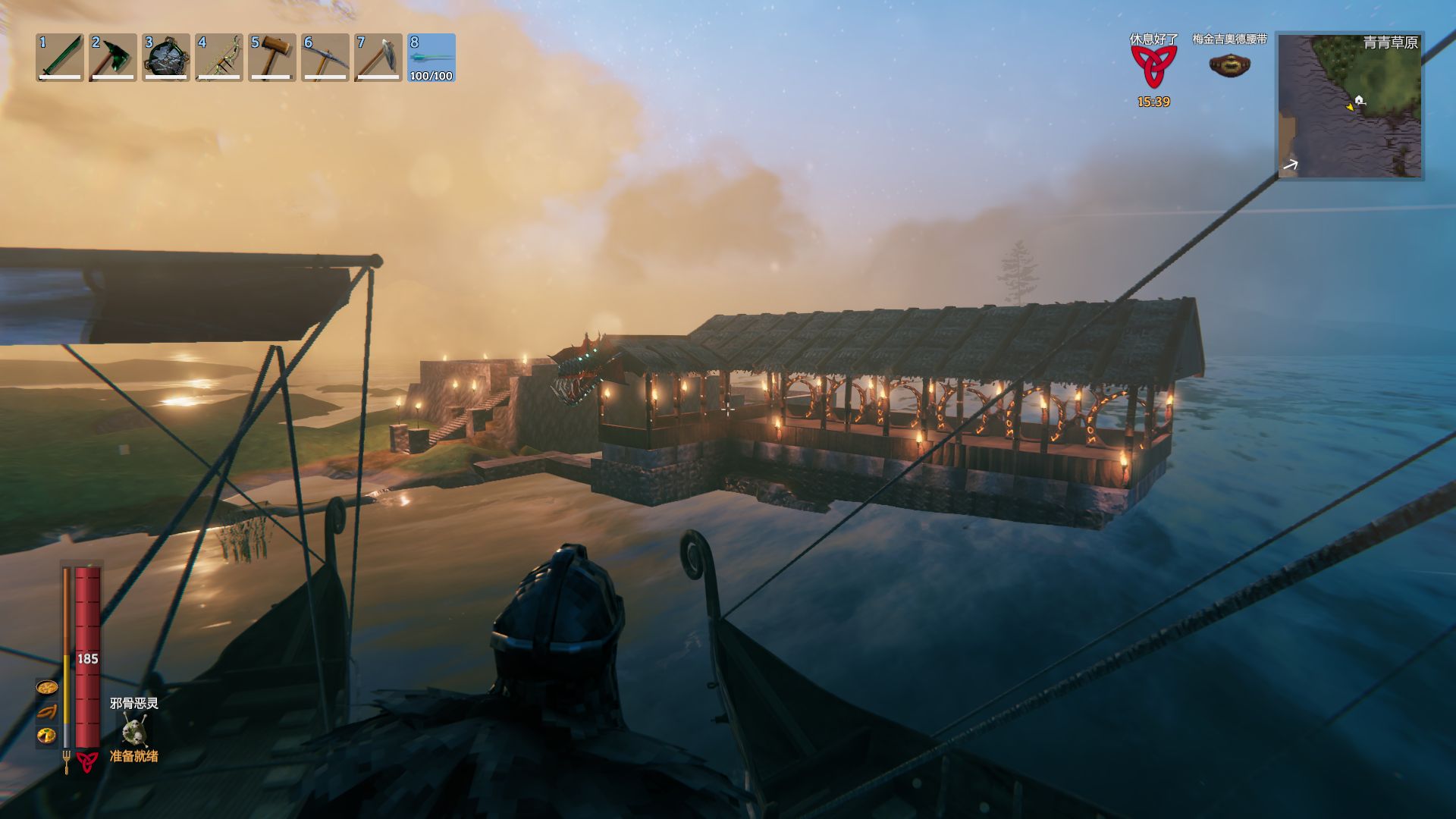Click the Megingjord belt status icon
Viewport: 1456px width, 819px height.
(1229, 65)
